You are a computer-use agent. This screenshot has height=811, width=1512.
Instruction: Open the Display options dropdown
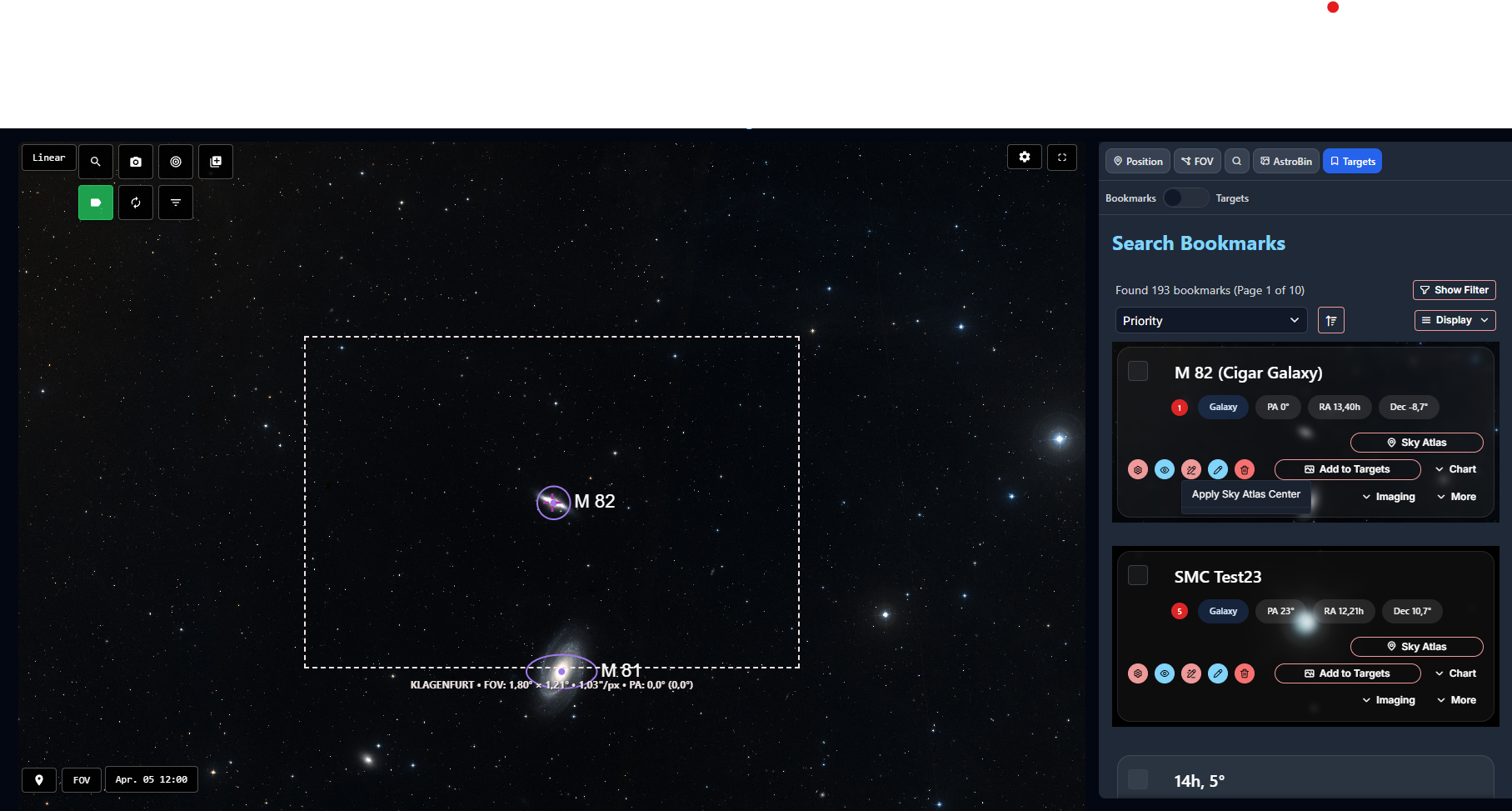1455,320
